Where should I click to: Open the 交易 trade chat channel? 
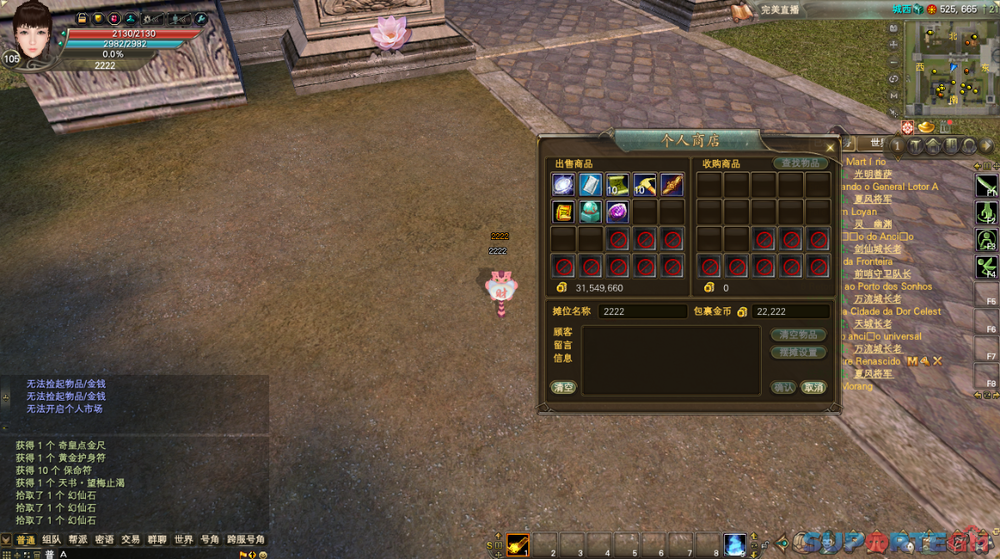tap(131, 540)
